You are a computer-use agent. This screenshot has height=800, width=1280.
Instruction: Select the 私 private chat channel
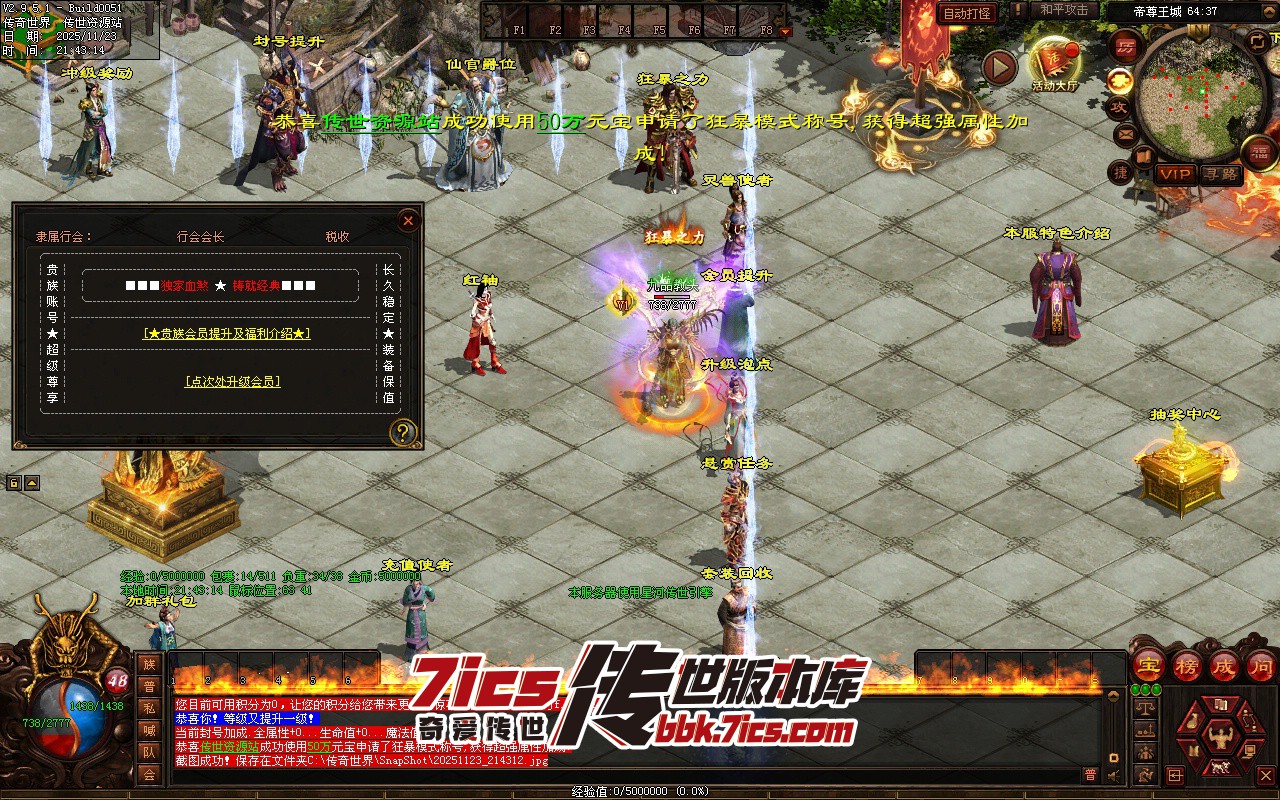(149, 708)
